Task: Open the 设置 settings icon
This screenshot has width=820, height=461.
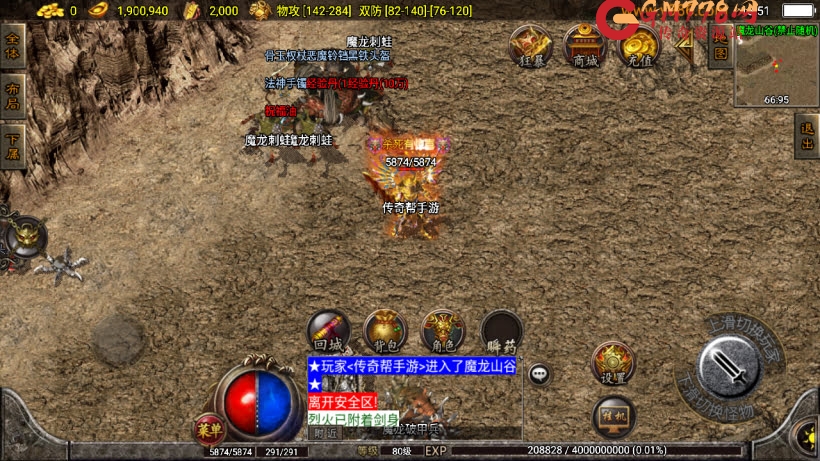Action: tap(613, 363)
